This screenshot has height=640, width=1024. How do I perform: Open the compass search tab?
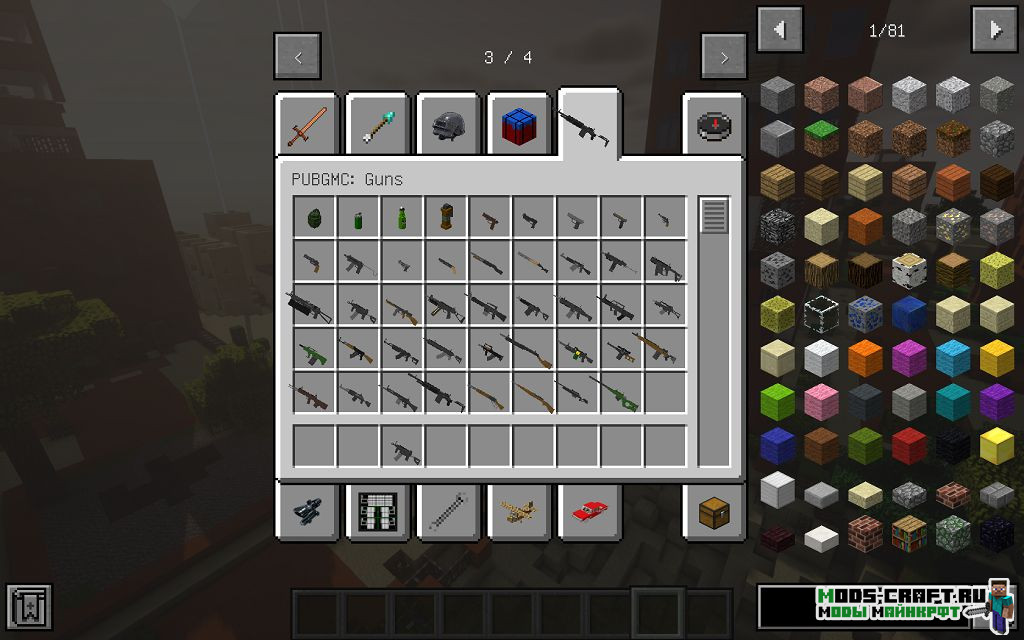713,126
